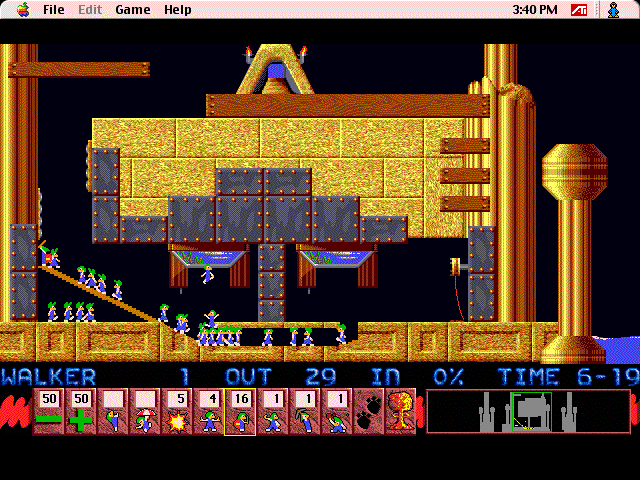This screenshot has width=640, height=480.
Task: Pause the game with the paw prints
Action: 368,412
